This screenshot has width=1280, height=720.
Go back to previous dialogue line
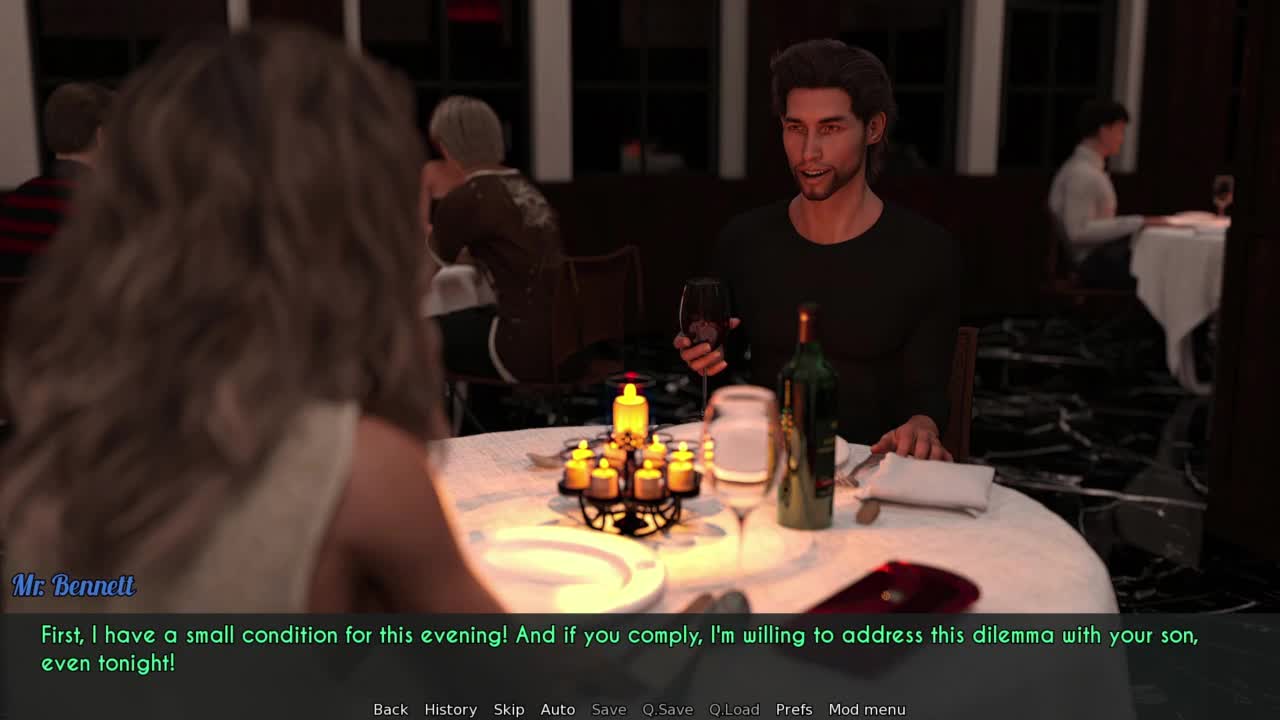click(390, 709)
